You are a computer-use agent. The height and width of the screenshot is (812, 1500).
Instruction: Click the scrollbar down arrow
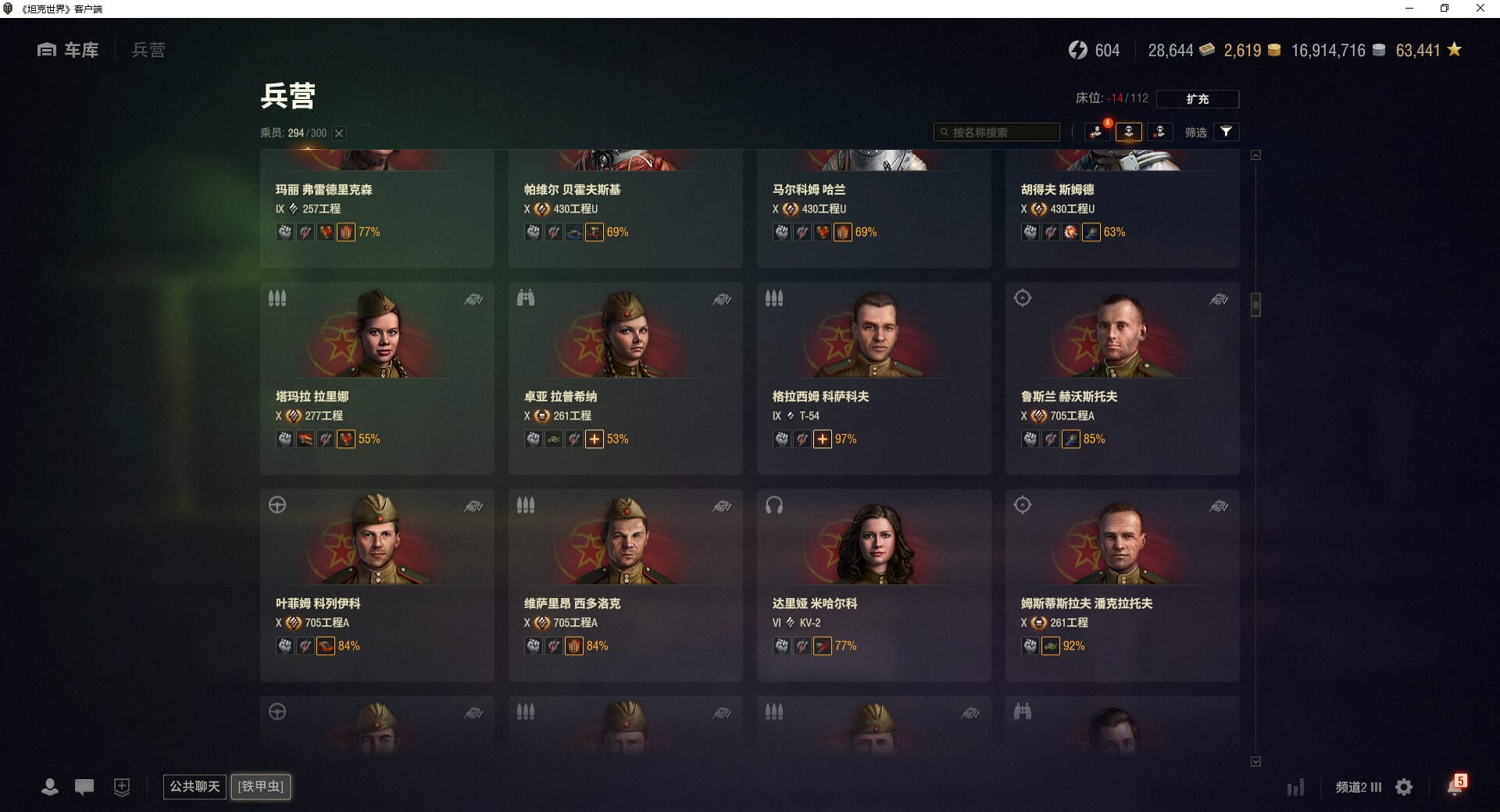(x=1255, y=761)
